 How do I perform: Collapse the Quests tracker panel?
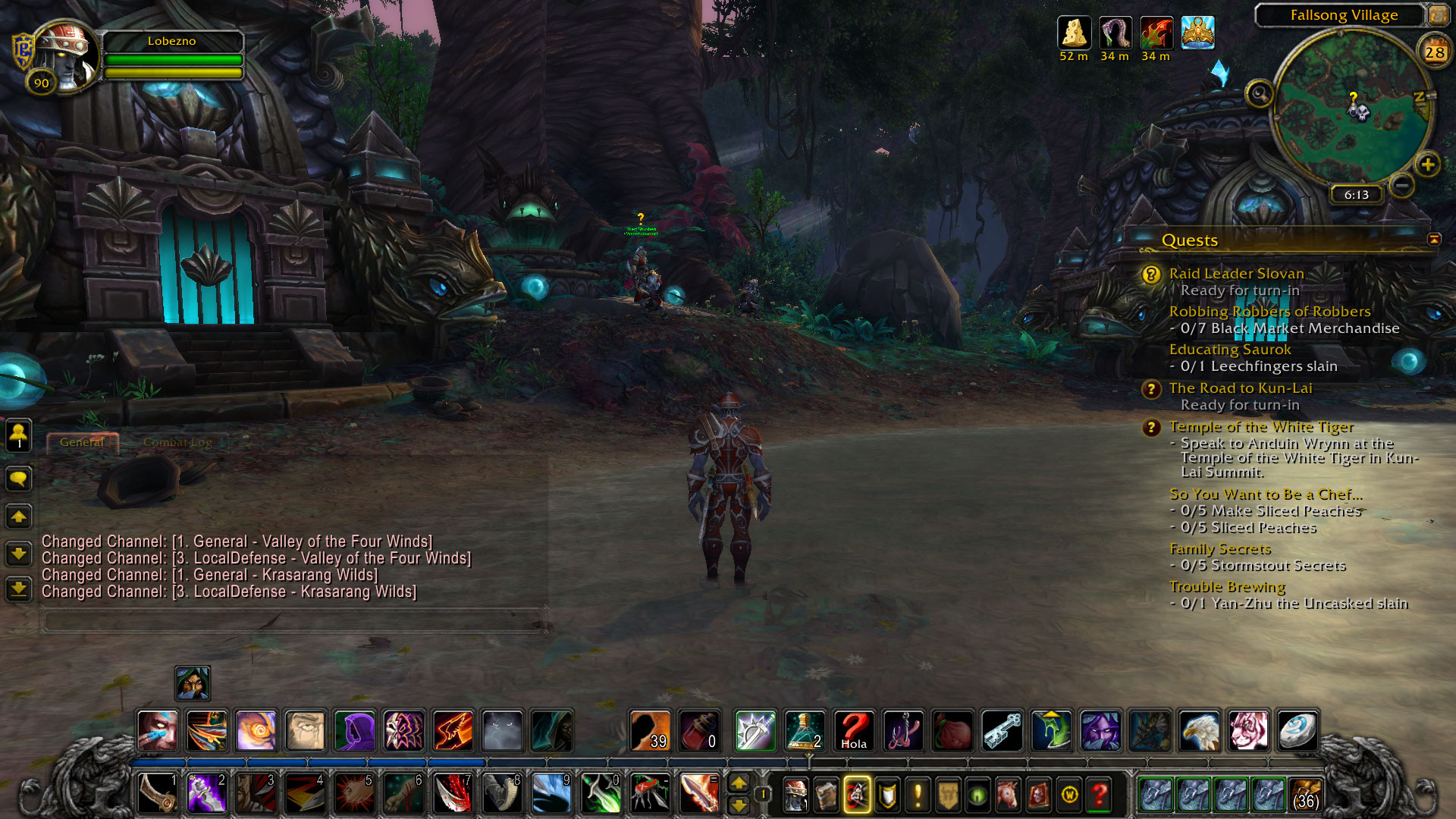tap(1433, 240)
